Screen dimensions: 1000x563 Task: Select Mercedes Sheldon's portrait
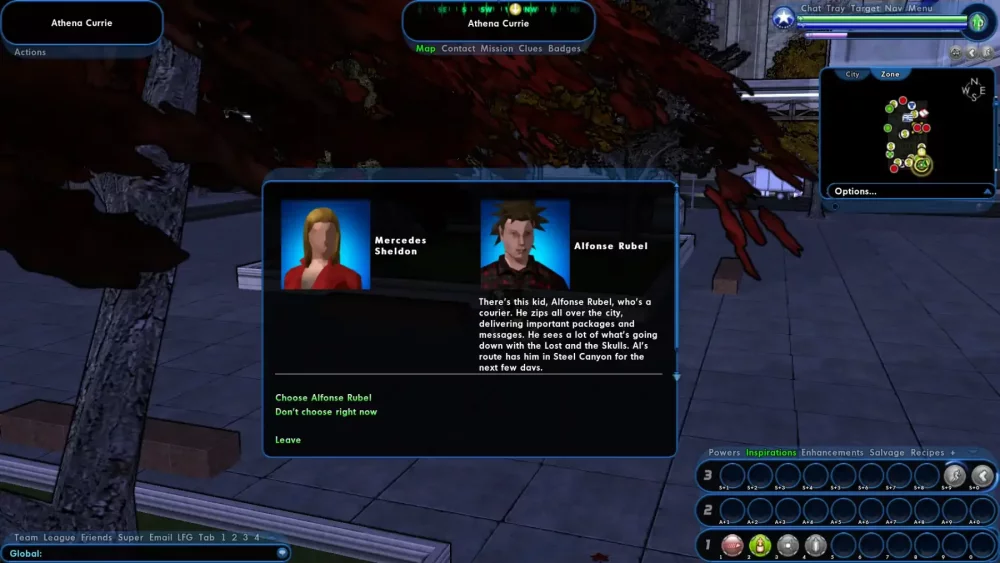pyautogui.click(x=326, y=245)
